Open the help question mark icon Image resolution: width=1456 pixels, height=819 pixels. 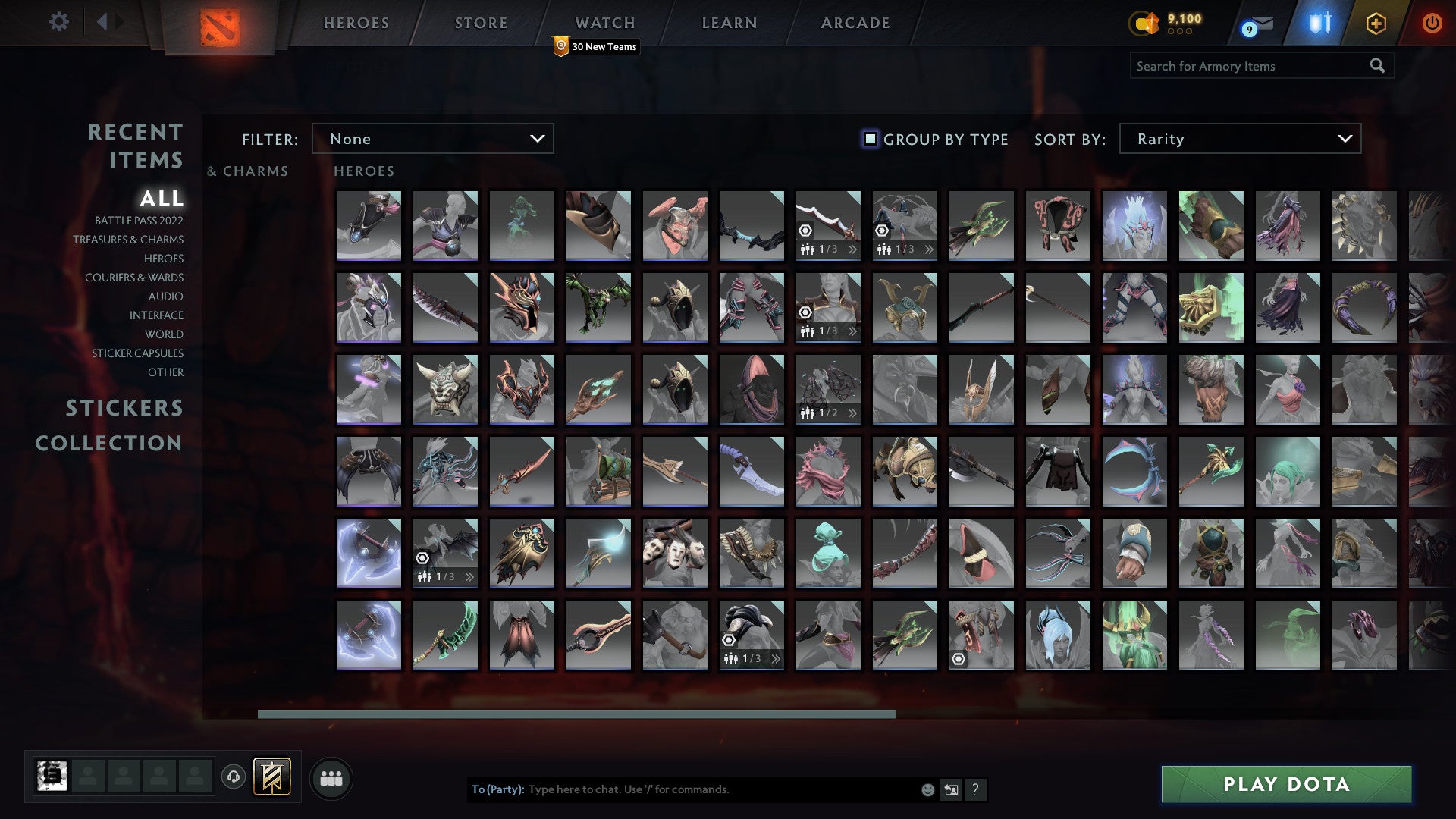tap(976, 790)
